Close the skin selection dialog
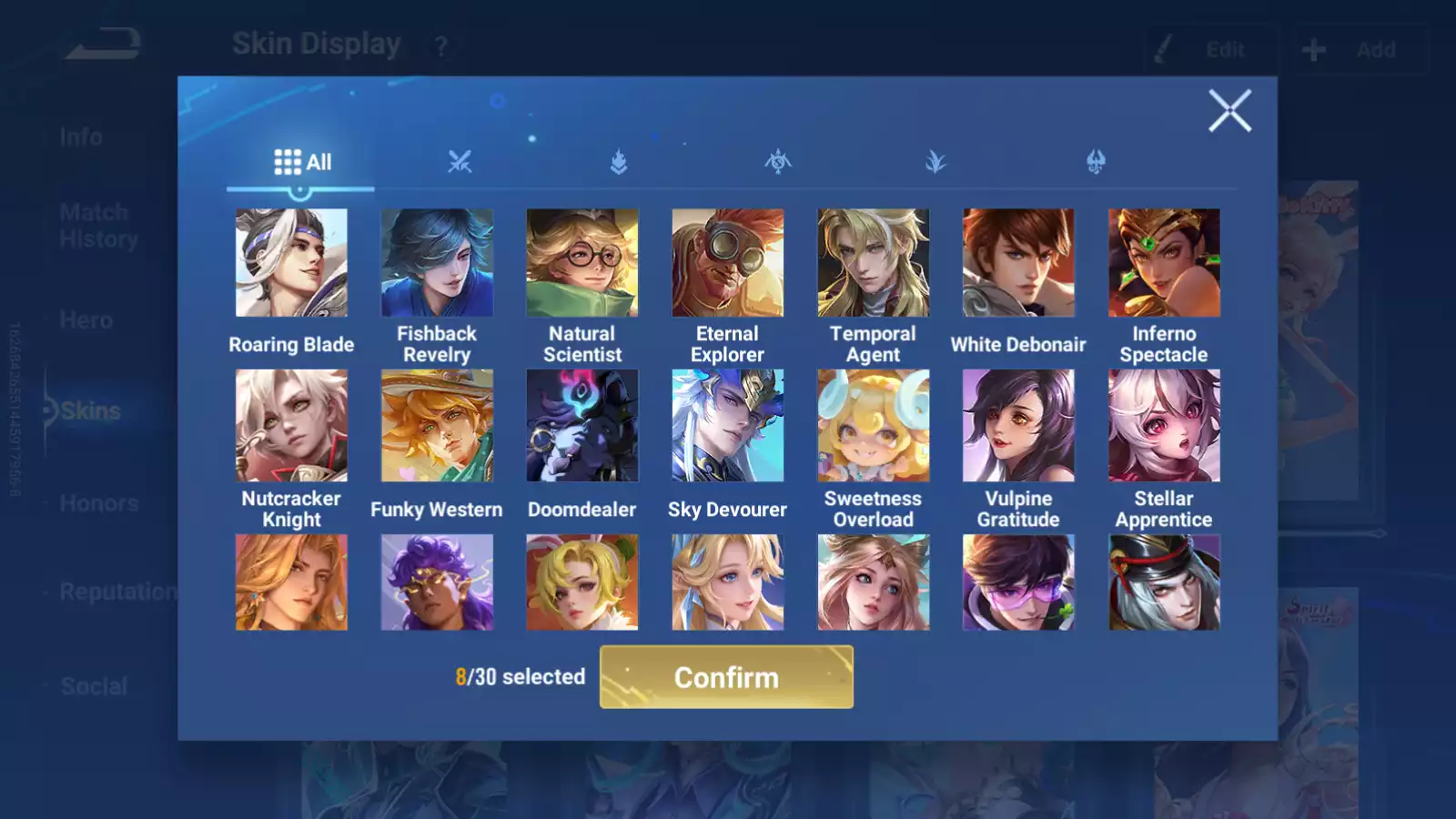 tap(1229, 111)
